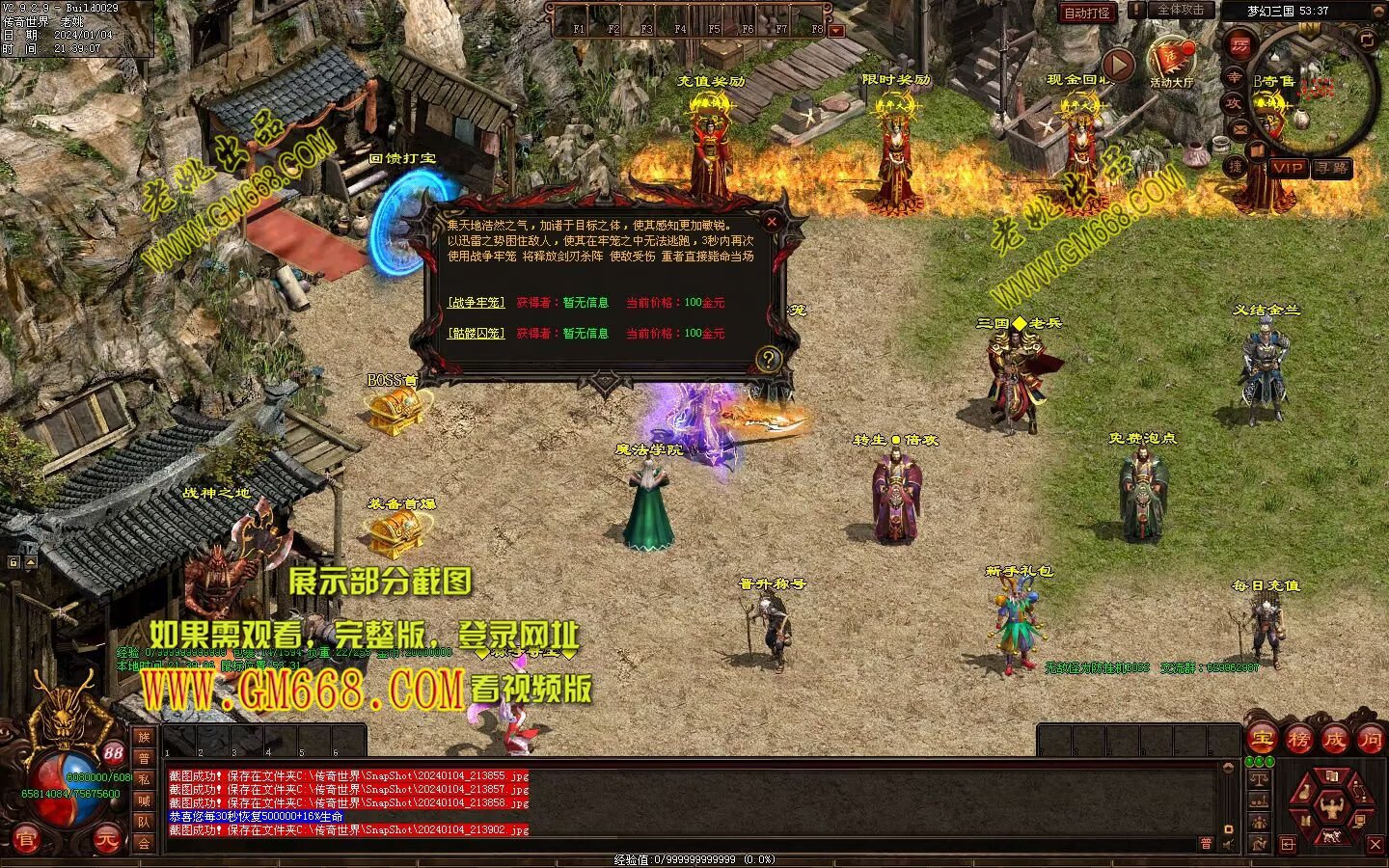
Task: Click the minimap refresh arrows icon
Action: (x=1367, y=40)
